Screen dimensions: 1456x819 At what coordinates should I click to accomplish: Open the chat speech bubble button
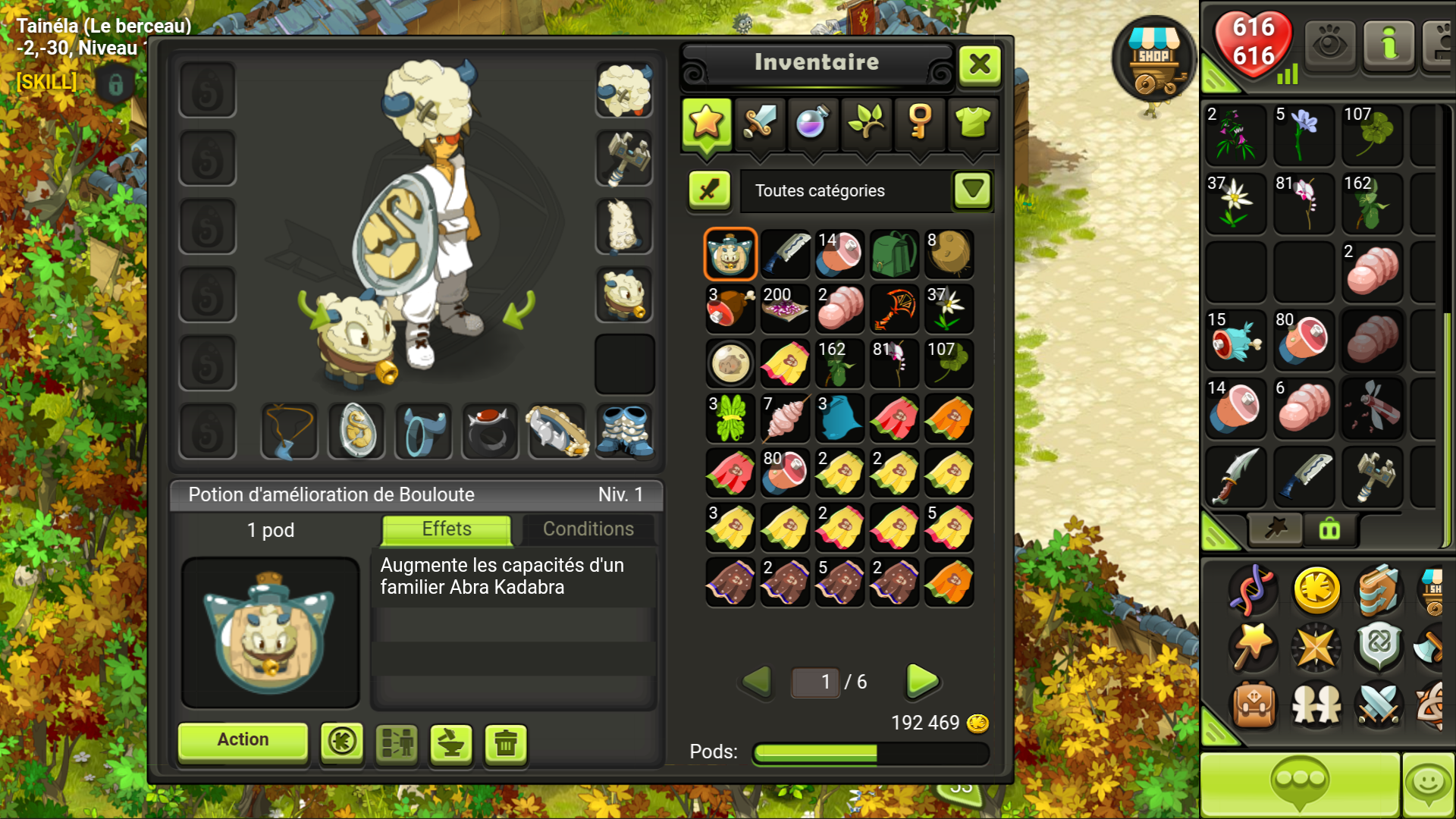point(1300,783)
